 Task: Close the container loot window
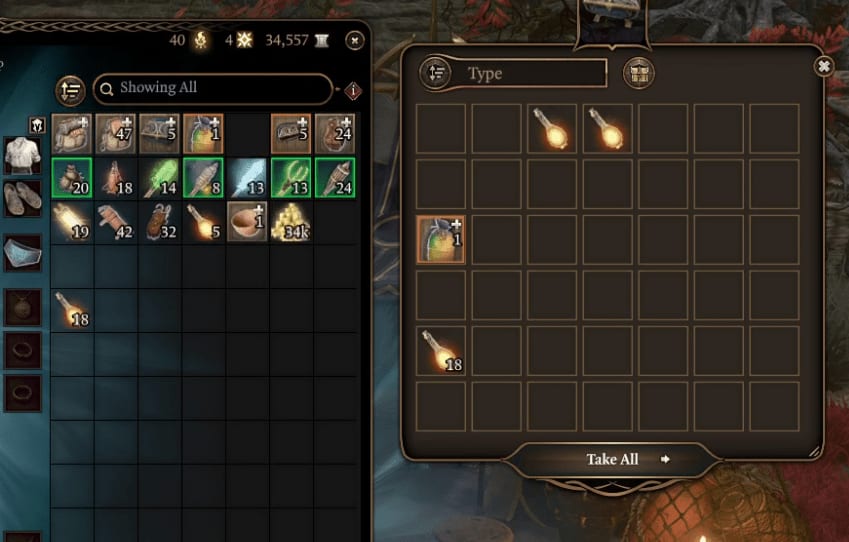(823, 66)
